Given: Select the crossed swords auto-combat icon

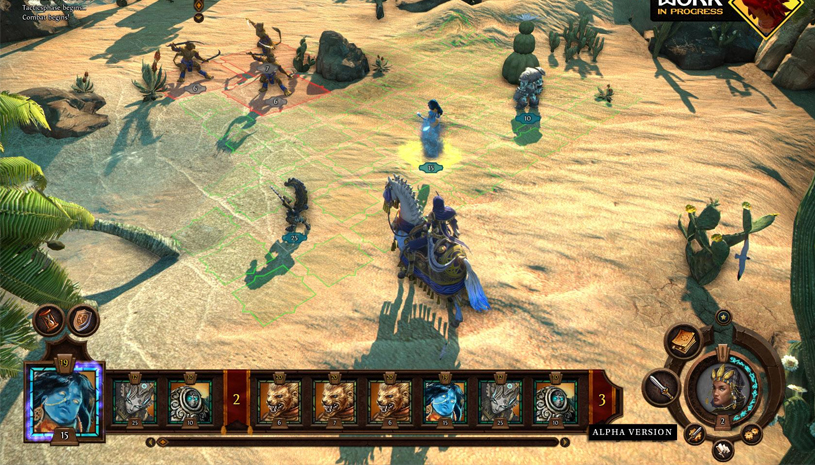Looking at the screenshot, I should pos(695,433).
